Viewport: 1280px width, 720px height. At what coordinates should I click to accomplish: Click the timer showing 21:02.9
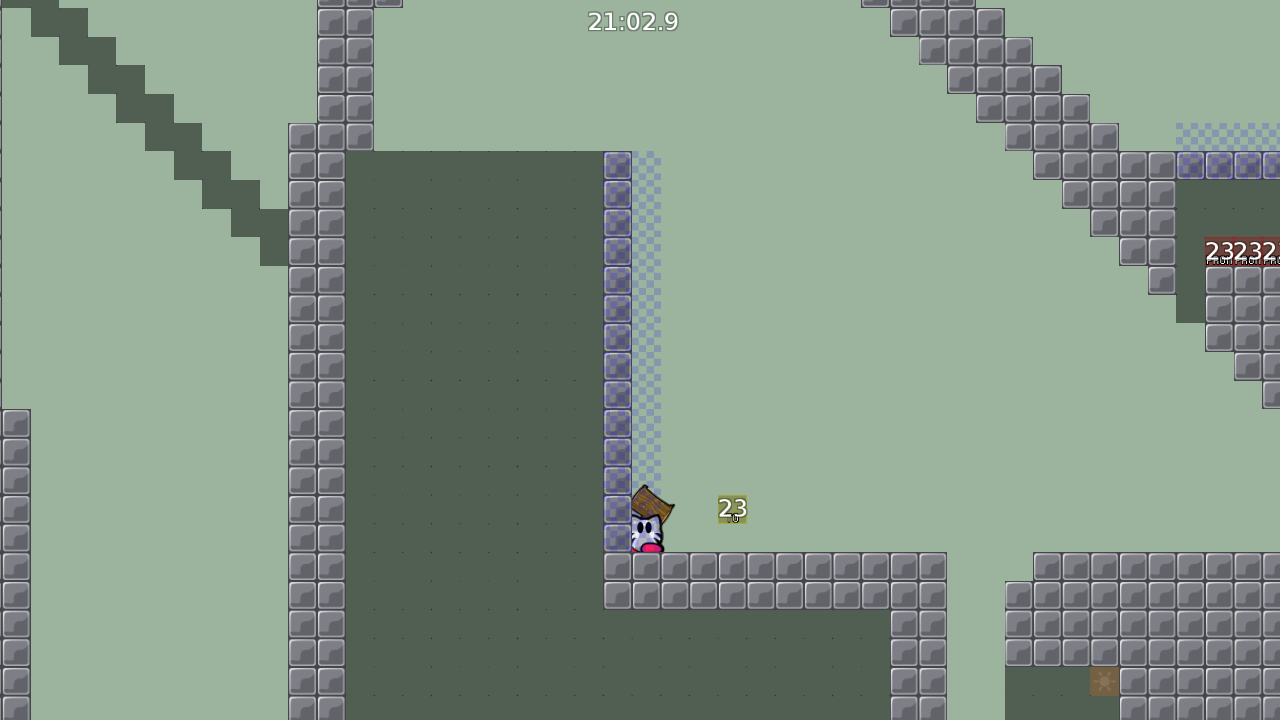634,21
